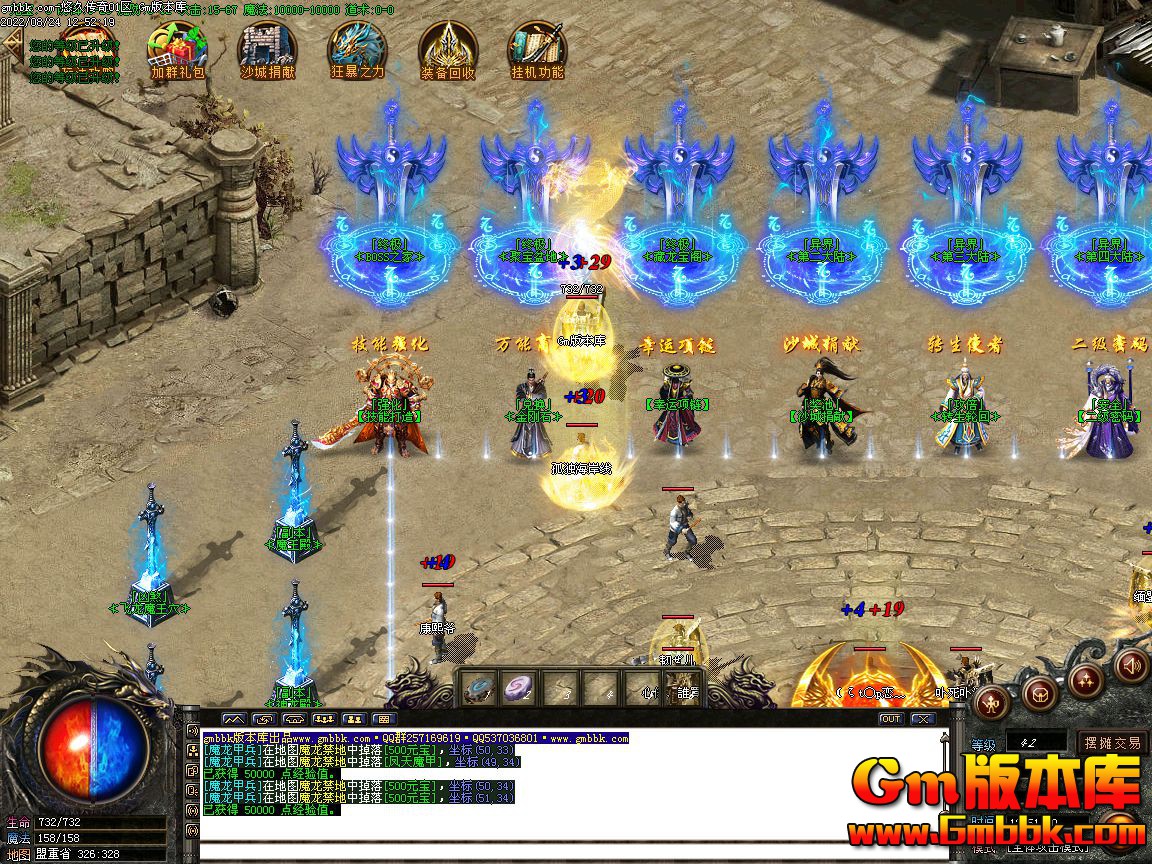Open the skills sparkle round button
Screen dimensions: 1152x864
[1086, 680]
